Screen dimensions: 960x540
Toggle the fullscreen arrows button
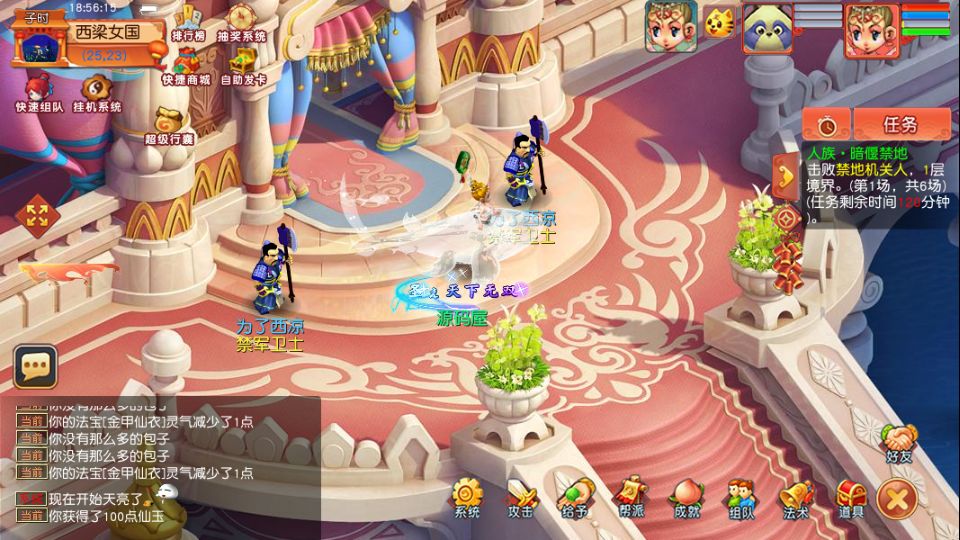[37, 214]
